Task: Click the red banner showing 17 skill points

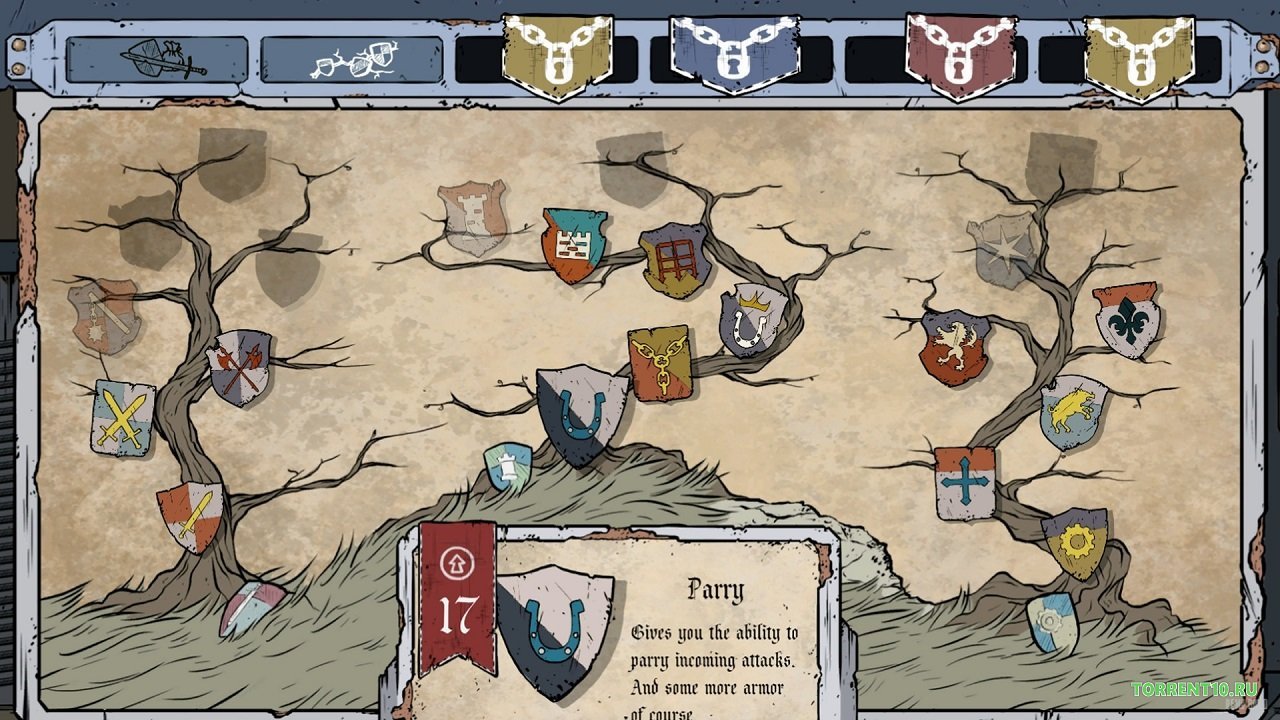Action: (460, 600)
